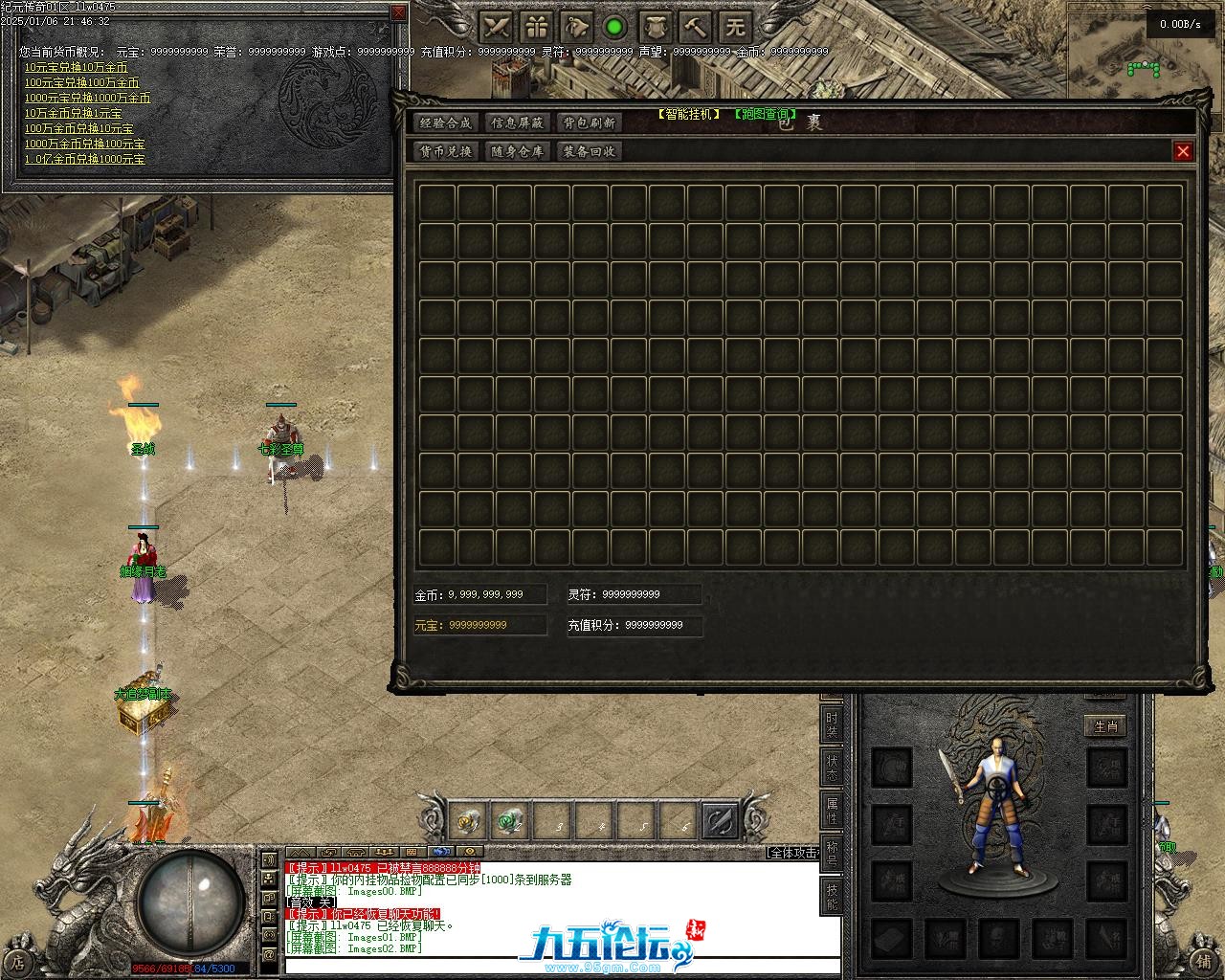This screenshot has height=980, width=1225.
Task: Open the 经验合成 experience synthesis button
Action: pyautogui.click(x=446, y=122)
